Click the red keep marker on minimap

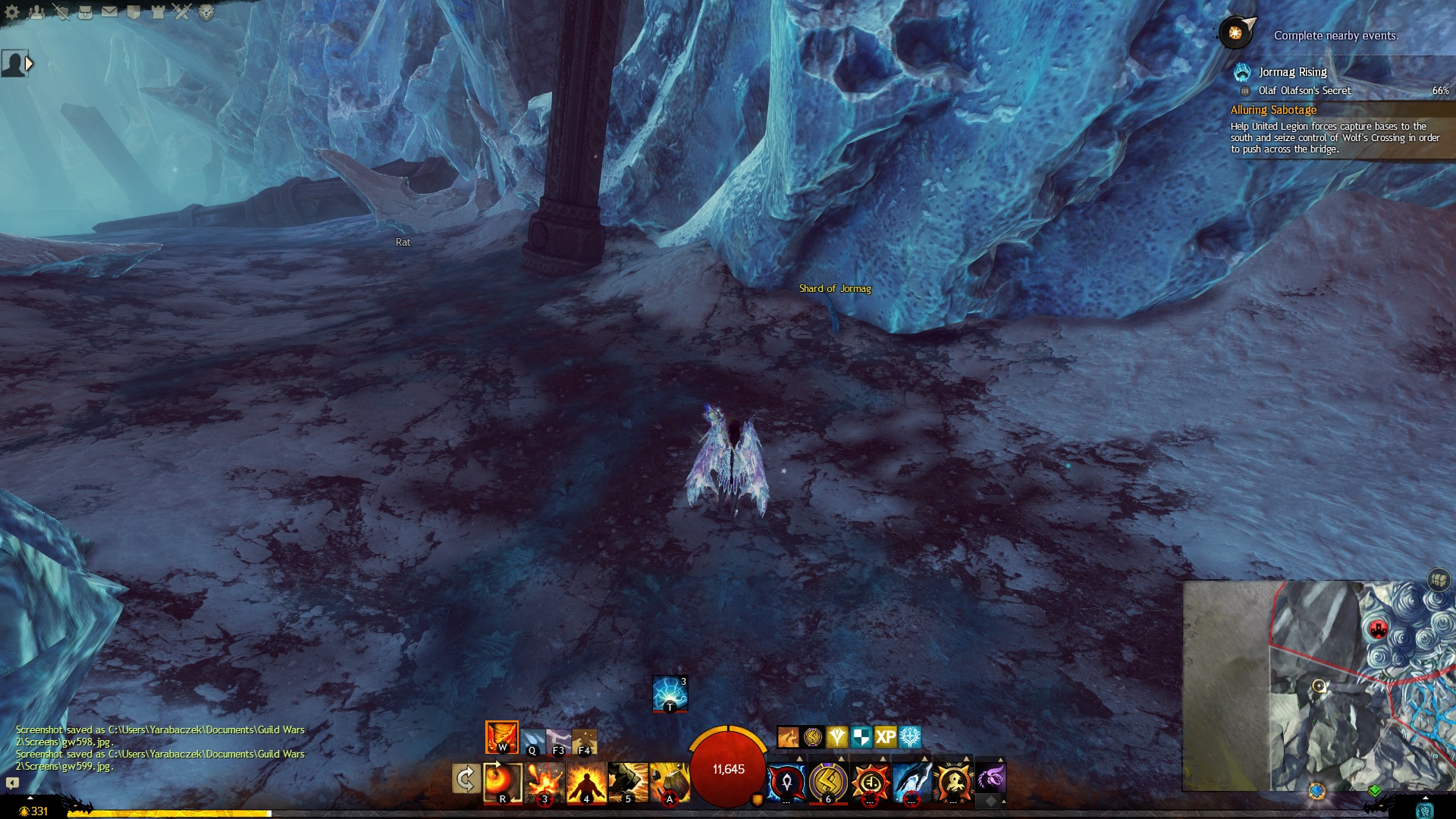tap(1378, 629)
